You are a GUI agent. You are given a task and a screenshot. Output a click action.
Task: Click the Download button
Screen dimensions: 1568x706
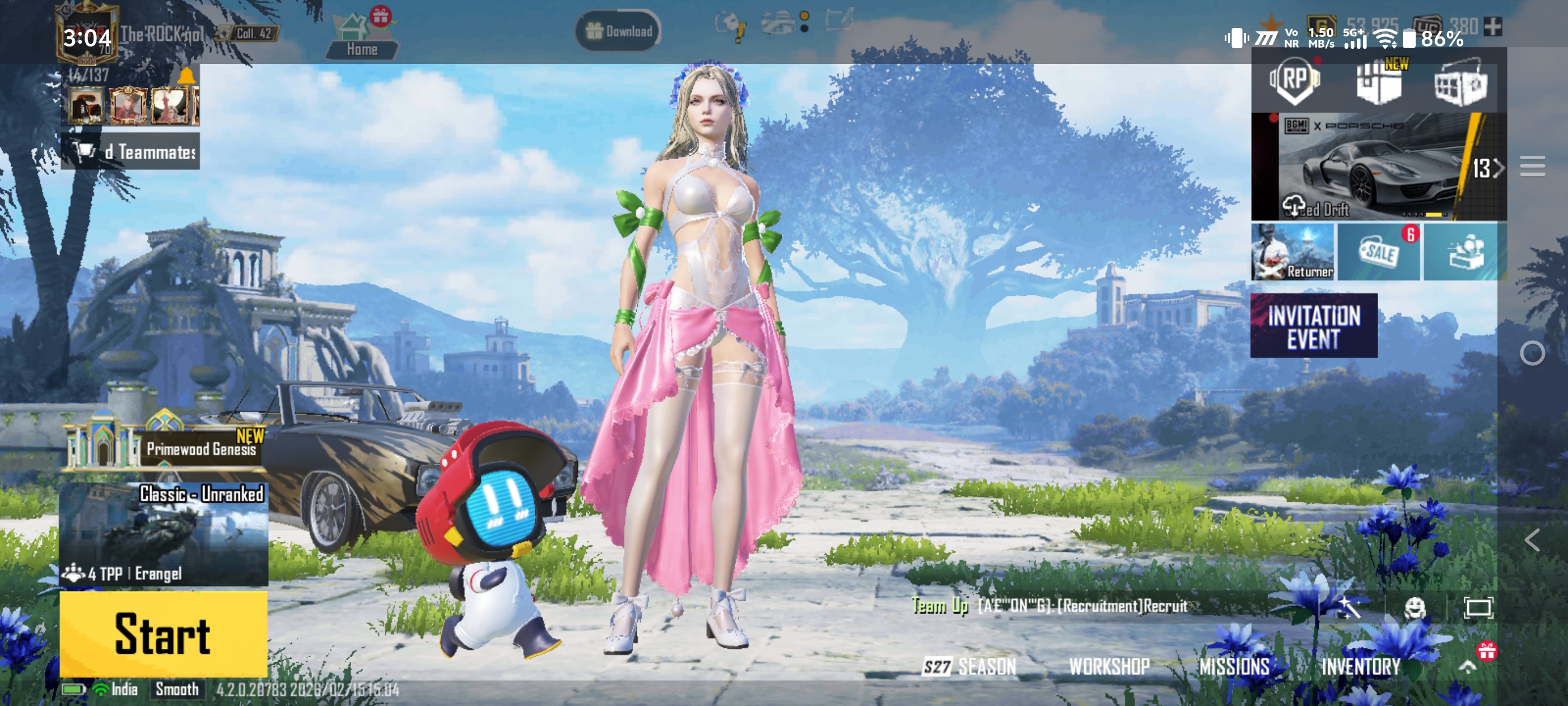point(618,31)
